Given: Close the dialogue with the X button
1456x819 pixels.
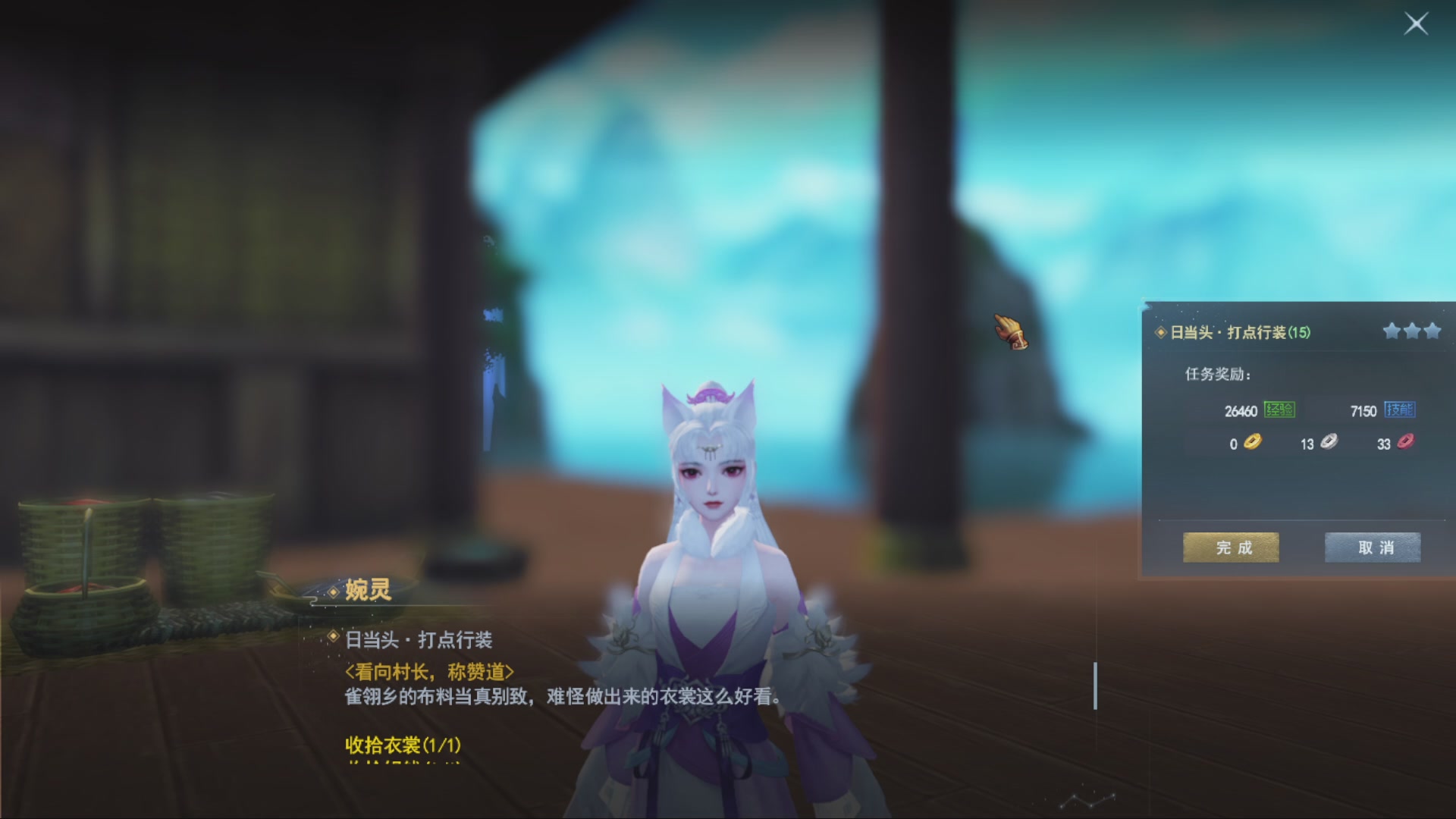Looking at the screenshot, I should pos(1417,24).
